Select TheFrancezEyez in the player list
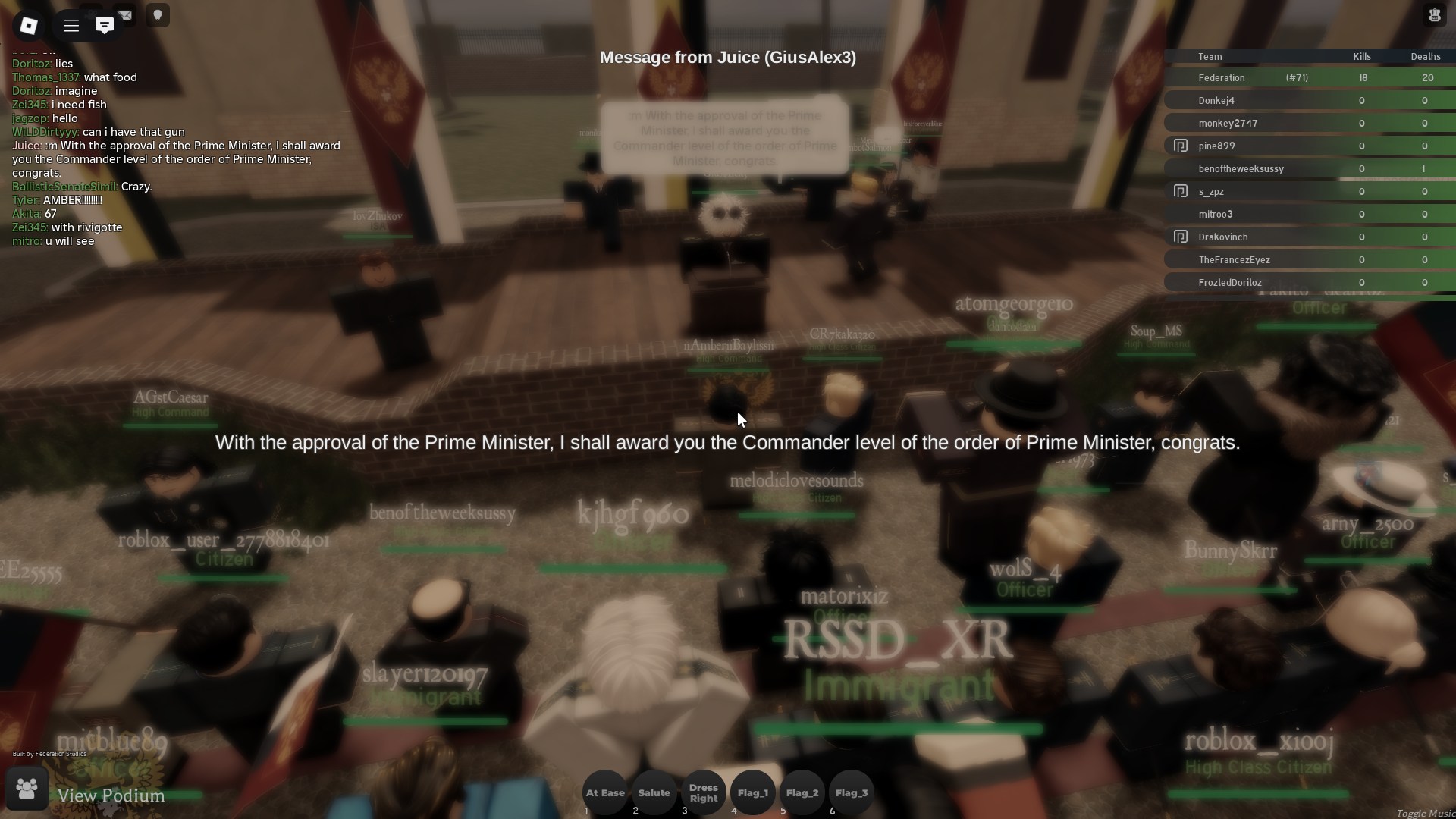Viewport: 1456px width, 819px height. coord(1234,260)
